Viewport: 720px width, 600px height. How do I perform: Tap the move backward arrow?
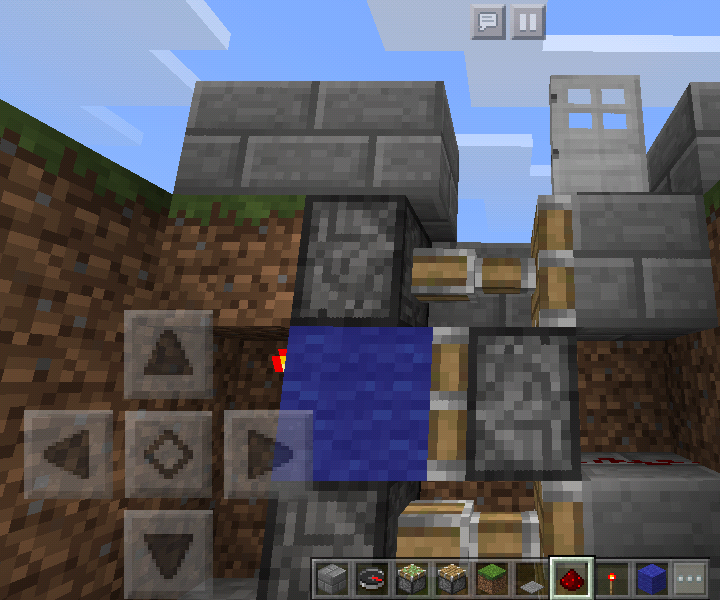(168, 551)
